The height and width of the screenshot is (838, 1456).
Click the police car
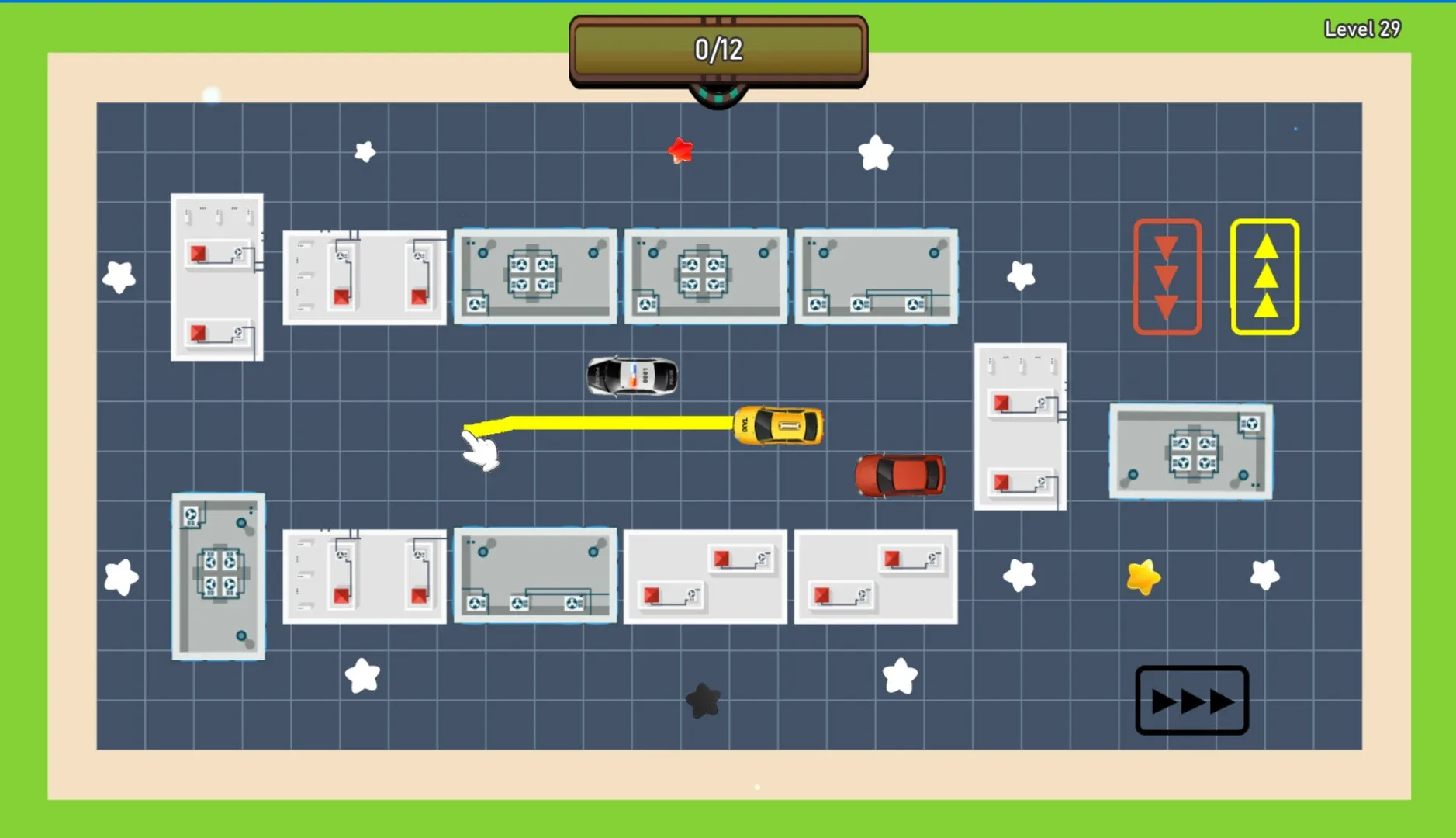click(632, 376)
